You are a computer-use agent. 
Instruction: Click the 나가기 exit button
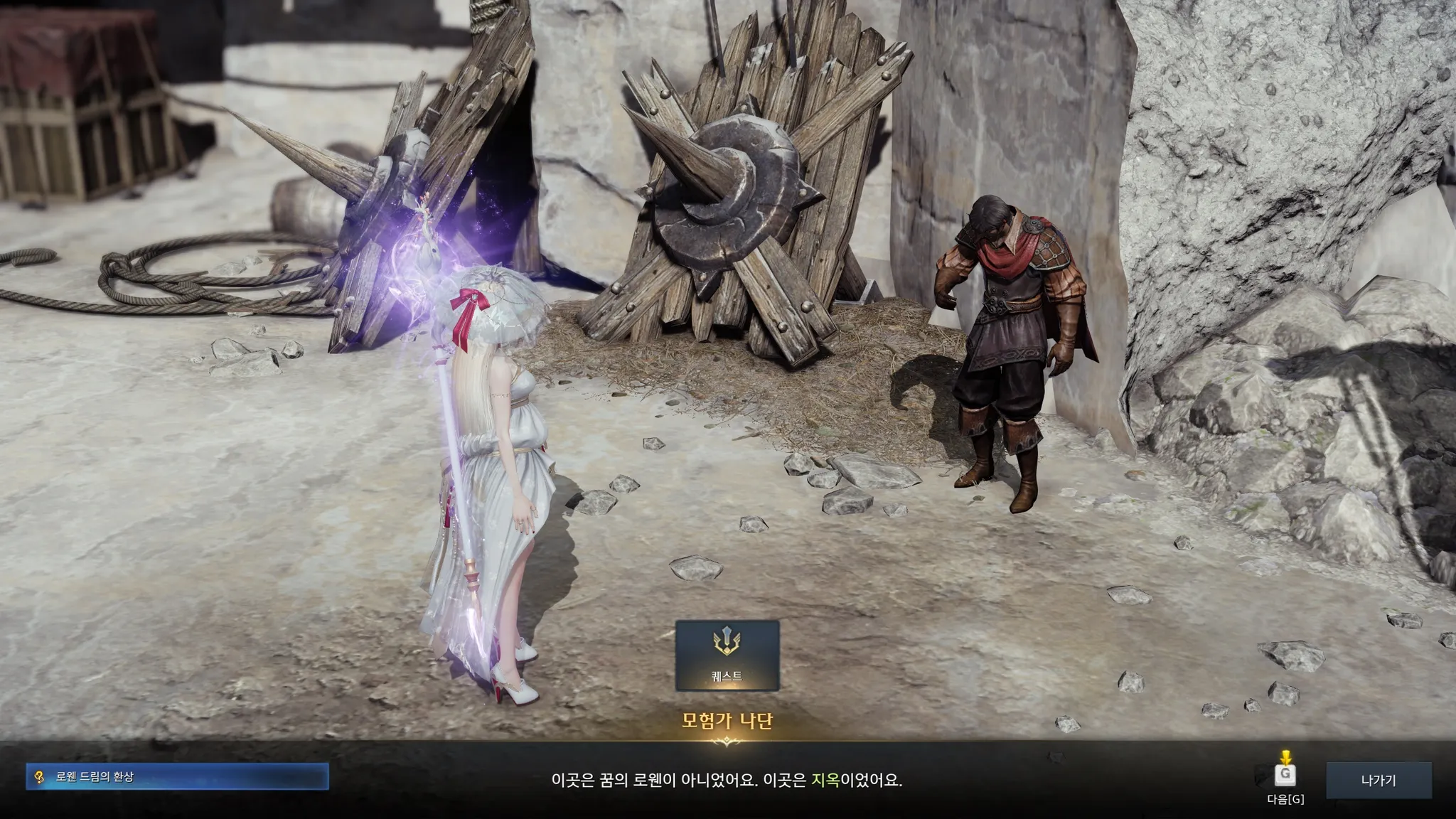pyautogui.click(x=1378, y=780)
